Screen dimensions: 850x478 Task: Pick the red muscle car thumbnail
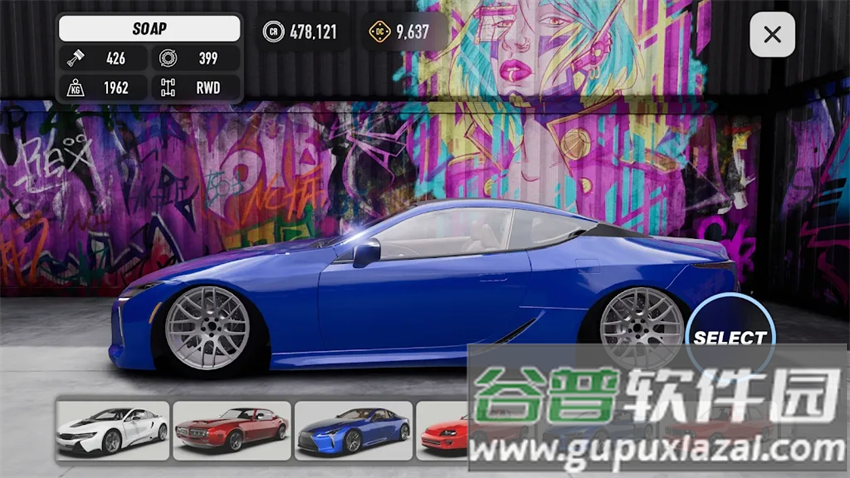[232, 430]
